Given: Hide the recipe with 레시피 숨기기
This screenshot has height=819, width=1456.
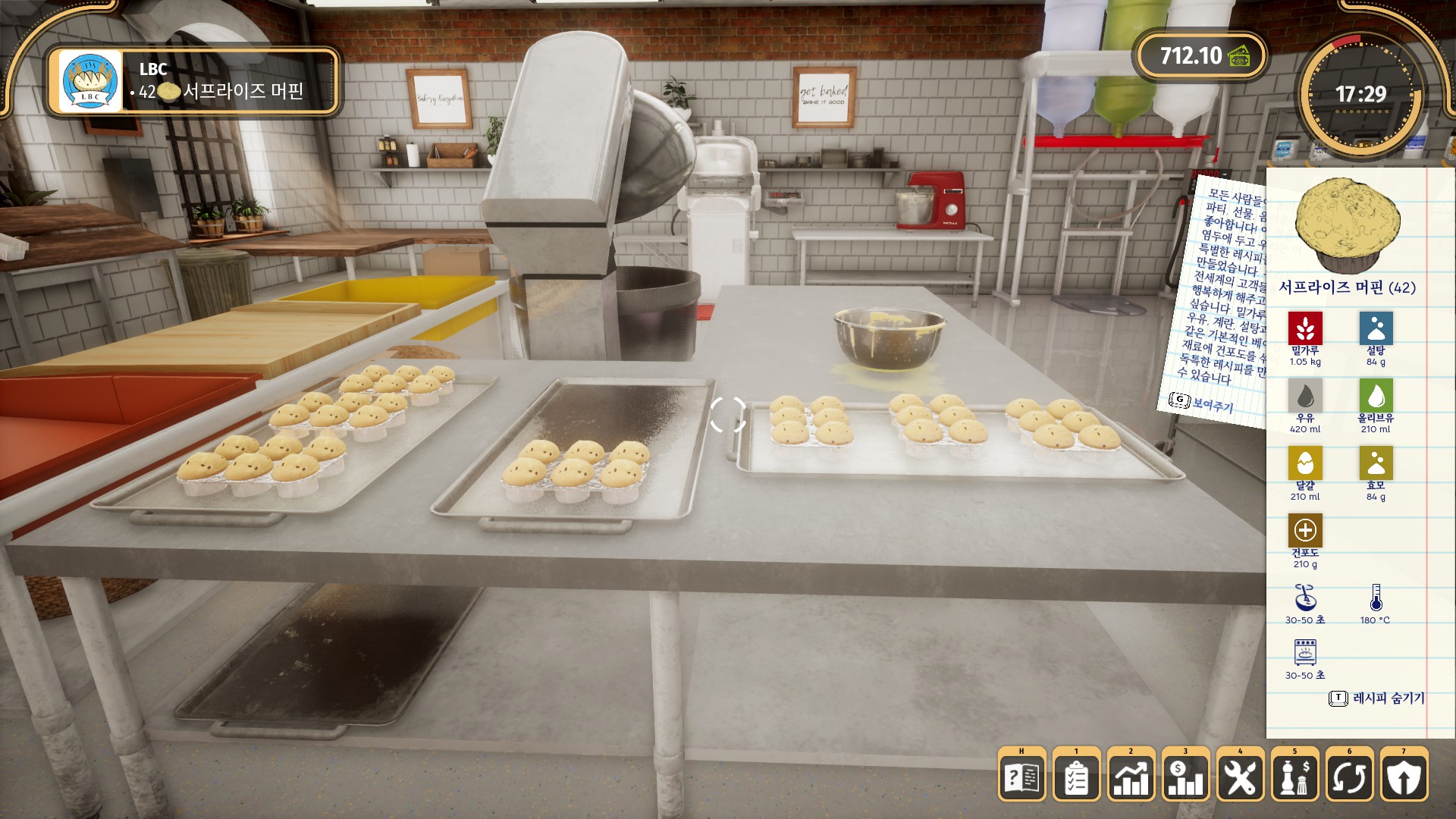Looking at the screenshot, I should (x=1378, y=698).
